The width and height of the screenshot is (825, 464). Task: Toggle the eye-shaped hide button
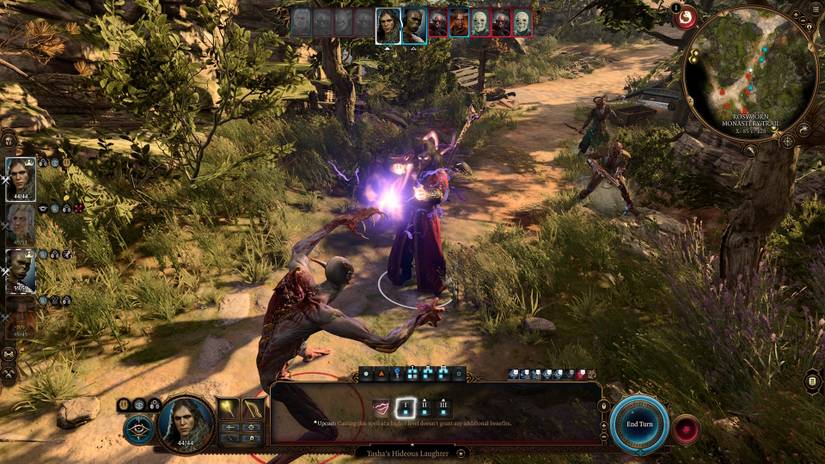click(139, 428)
